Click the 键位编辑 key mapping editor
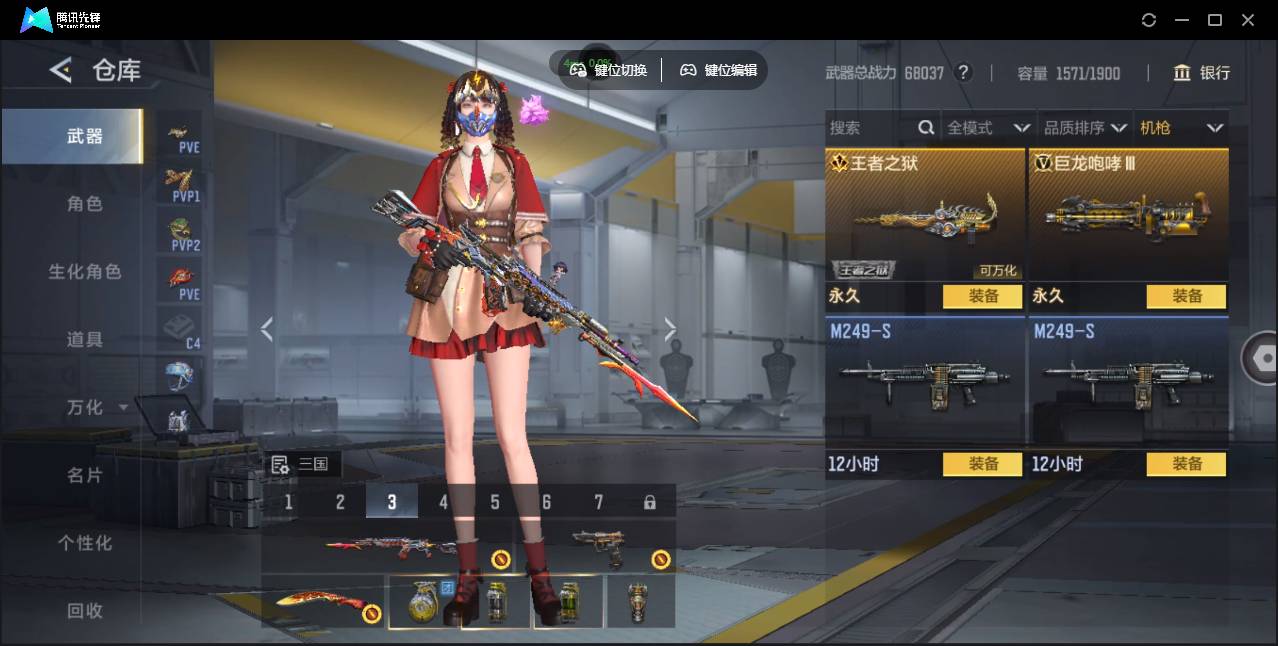This screenshot has height=646, width=1278. pos(718,70)
